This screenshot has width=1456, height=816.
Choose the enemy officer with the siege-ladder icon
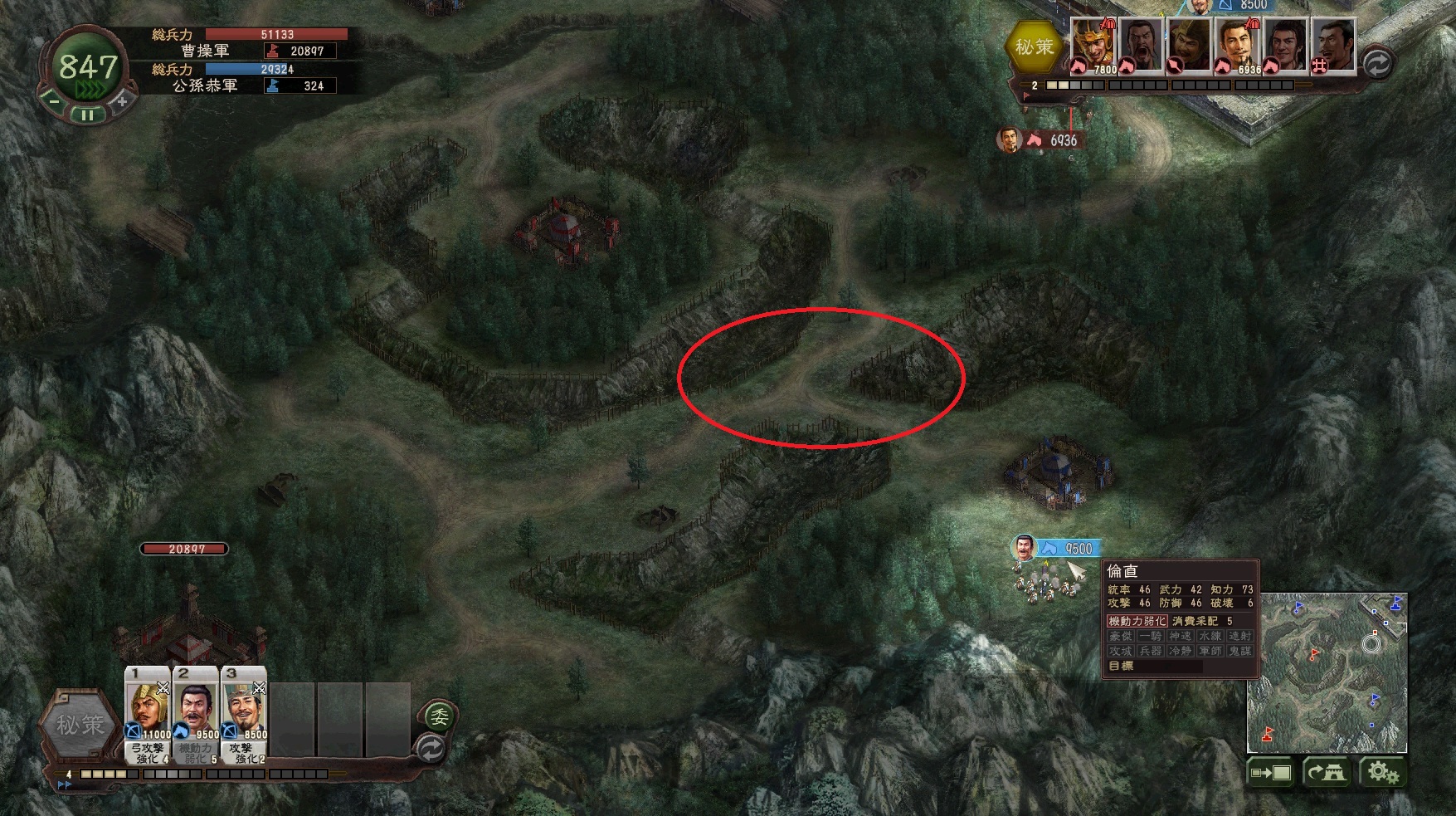(x=1333, y=46)
